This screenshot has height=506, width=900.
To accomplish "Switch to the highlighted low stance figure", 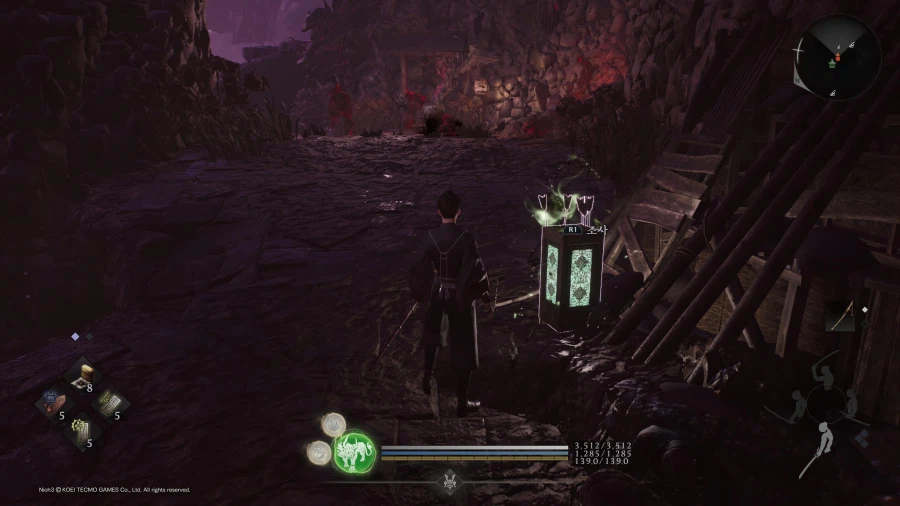I will 827,441.
